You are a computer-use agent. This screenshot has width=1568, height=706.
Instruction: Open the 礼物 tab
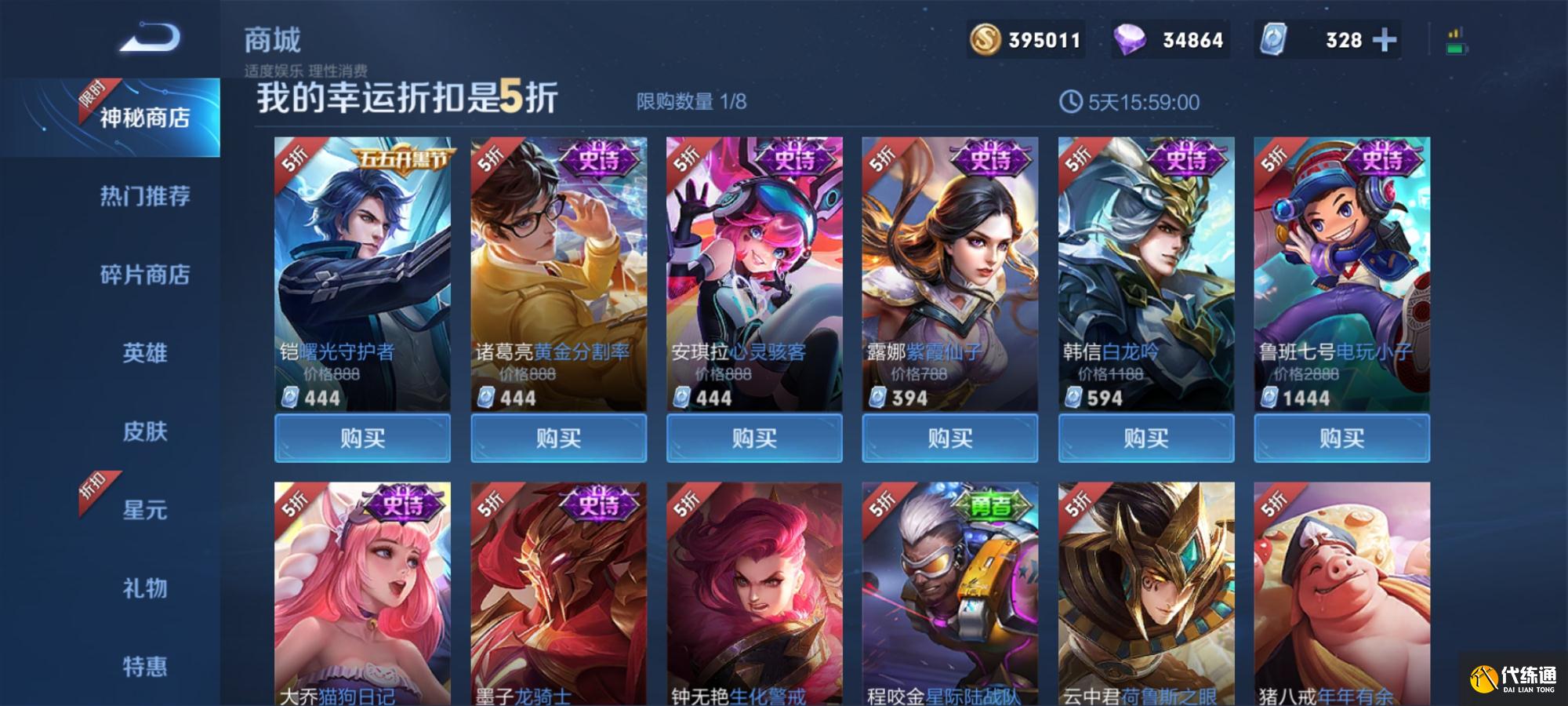144,588
